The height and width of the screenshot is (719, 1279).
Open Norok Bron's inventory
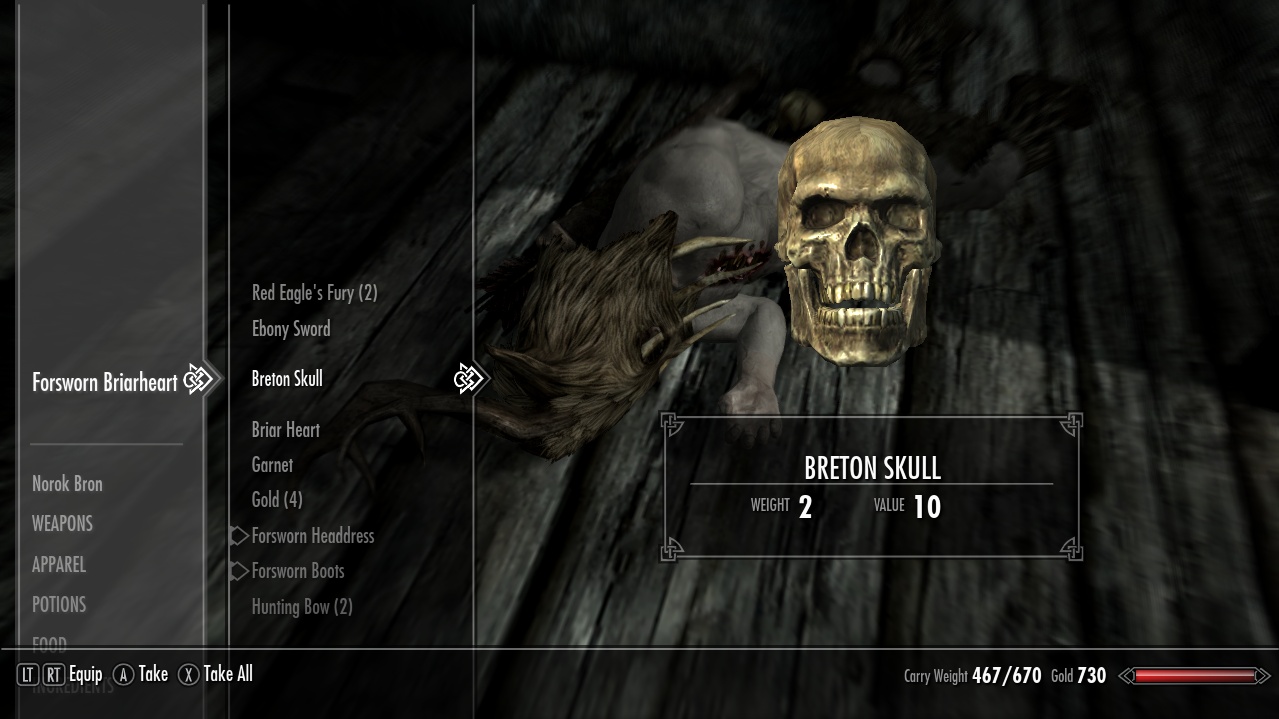[x=67, y=484]
